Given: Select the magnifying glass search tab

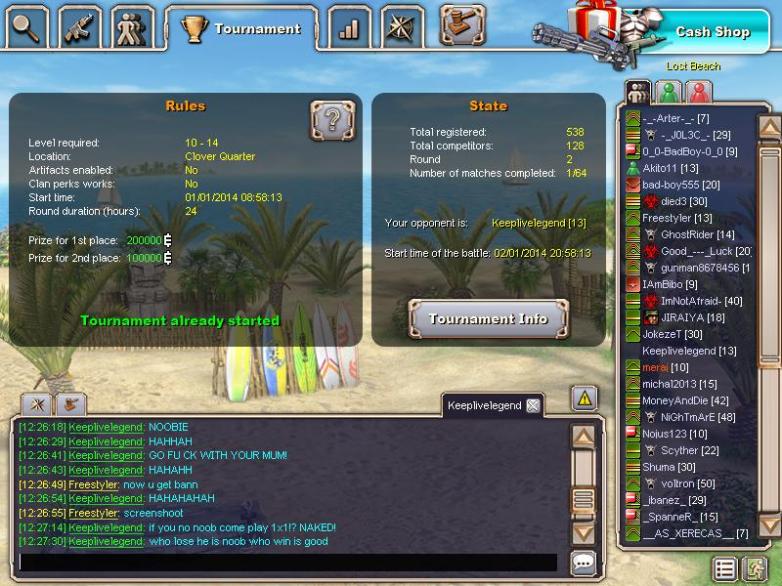Looking at the screenshot, I should (x=26, y=27).
